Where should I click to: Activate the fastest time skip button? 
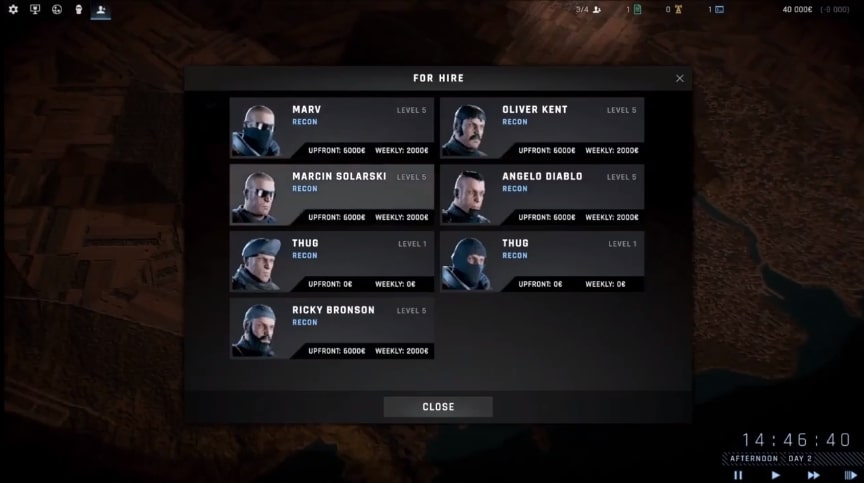click(x=850, y=475)
